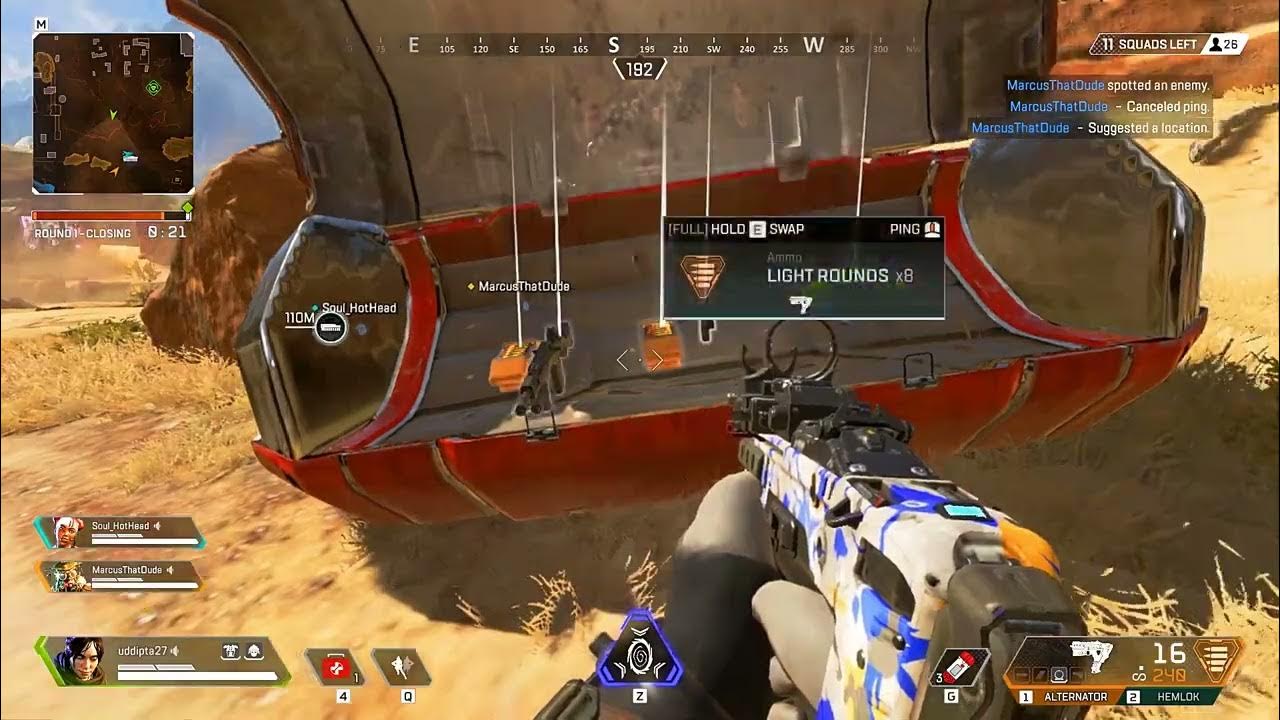Select Soul_HotHead's squad member card
This screenshot has height=720, width=1280.
click(120, 532)
